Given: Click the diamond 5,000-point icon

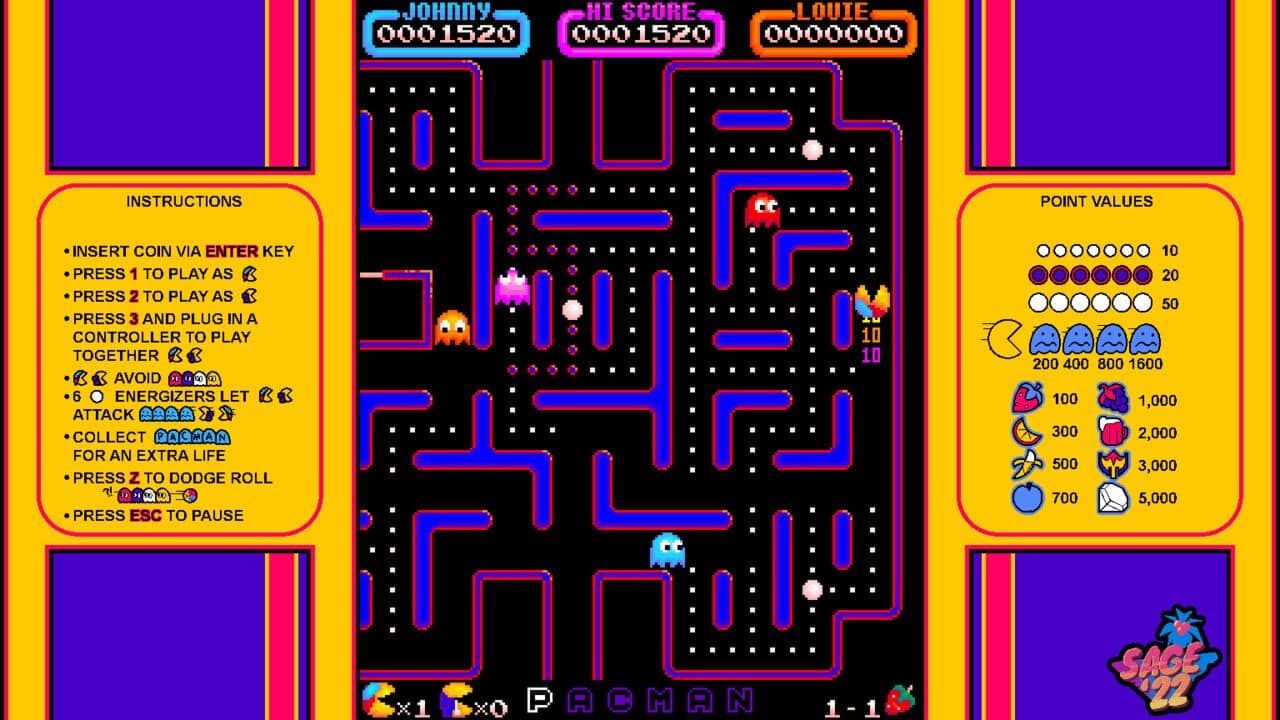Looking at the screenshot, I should coord(1112,497).
